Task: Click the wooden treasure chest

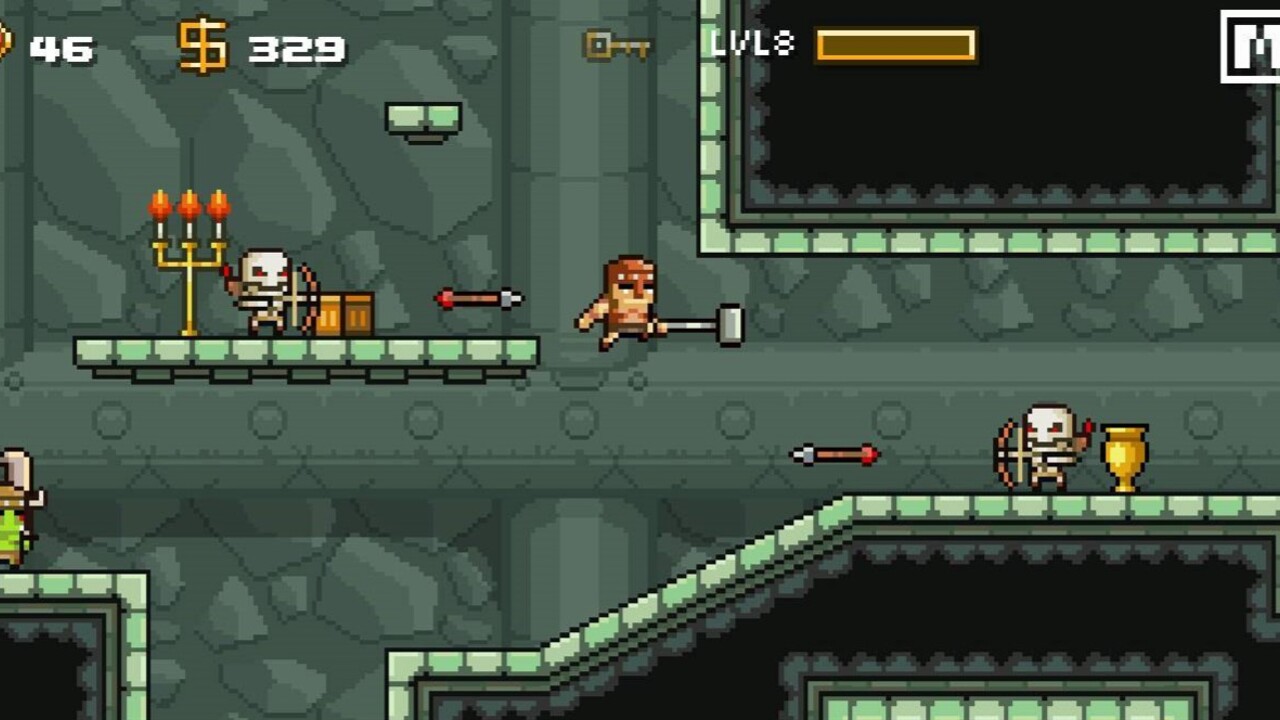Action: (x=348, y=314)
